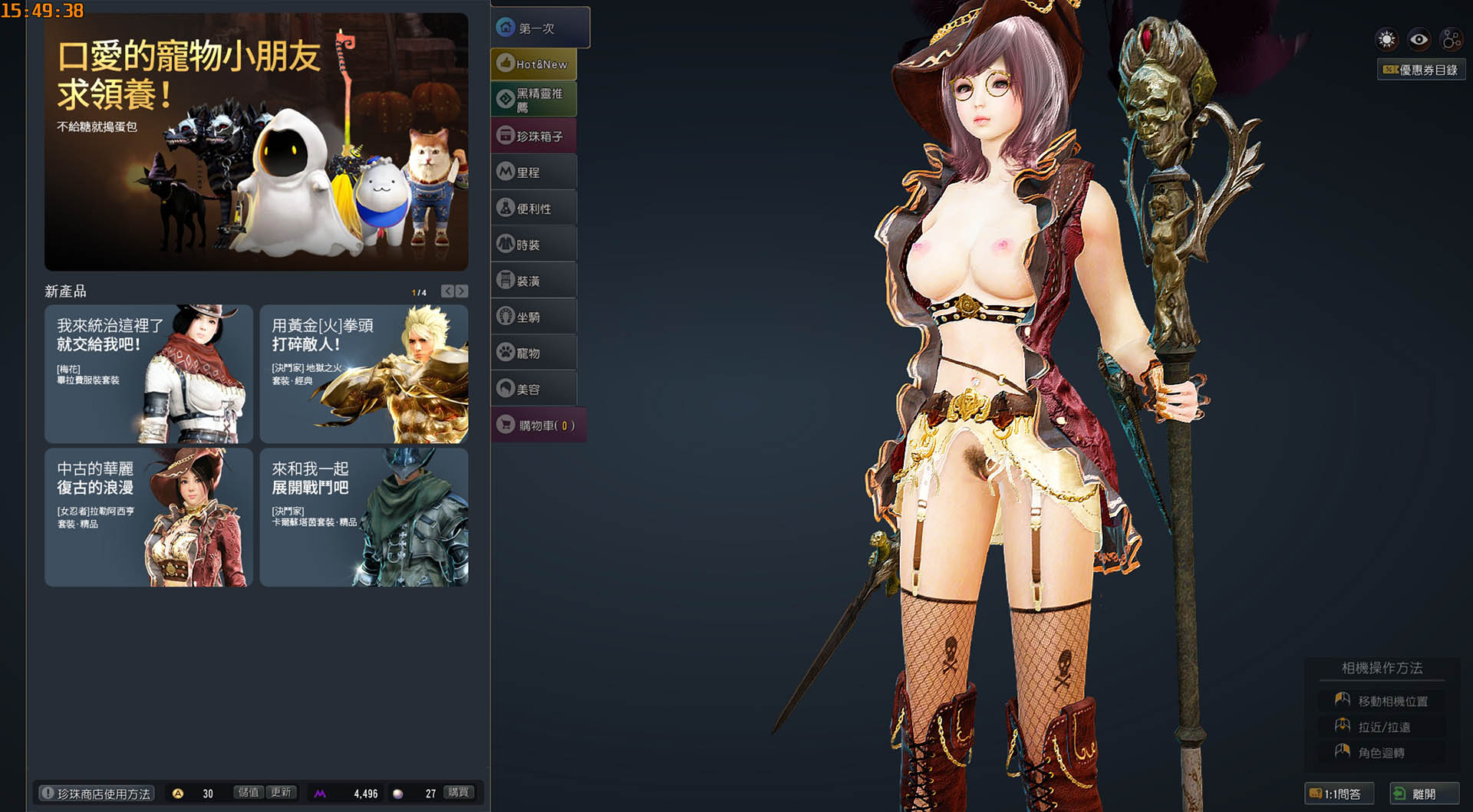Open 珍珠商店使用方法 help
The image size is (1473, 812).
coord(97,794)
